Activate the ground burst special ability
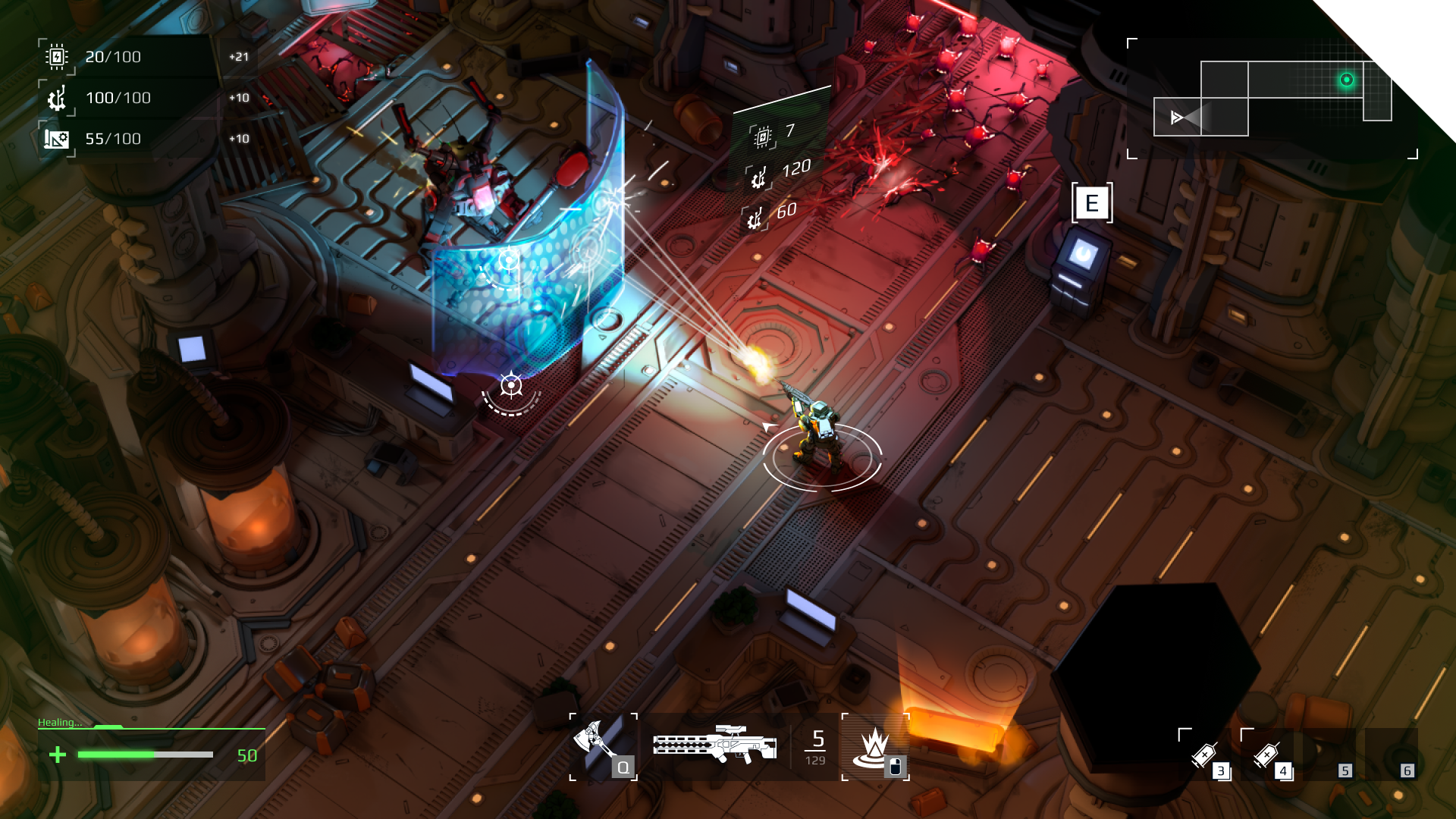 pyautogui.click(x=875, y=746)
